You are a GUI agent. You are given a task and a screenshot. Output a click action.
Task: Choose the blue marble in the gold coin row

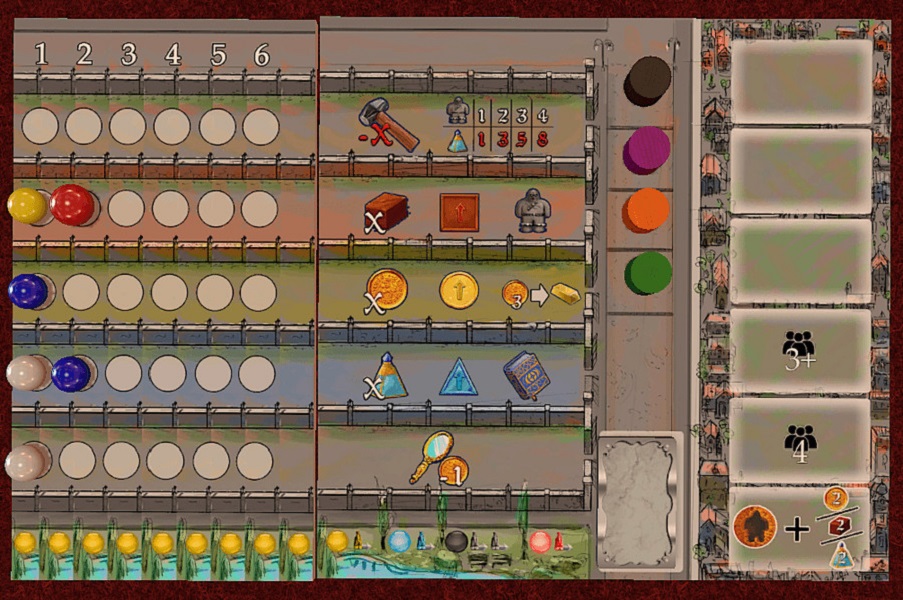[27, 291]
